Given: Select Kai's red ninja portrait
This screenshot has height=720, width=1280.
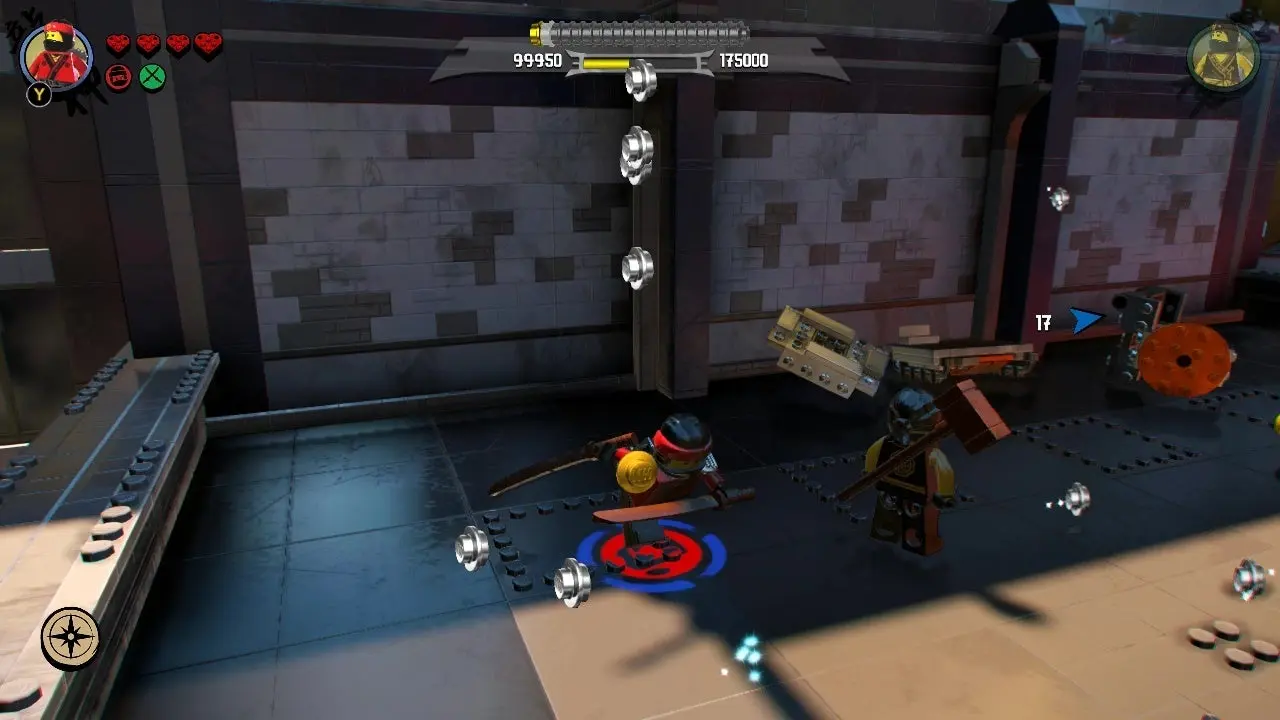Looking at the screenshot, I should point(56,55).
